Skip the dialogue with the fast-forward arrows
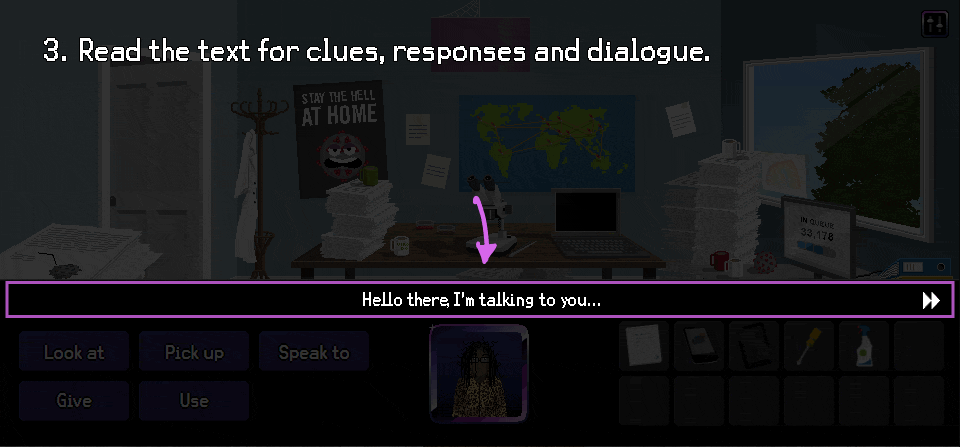 930,300
